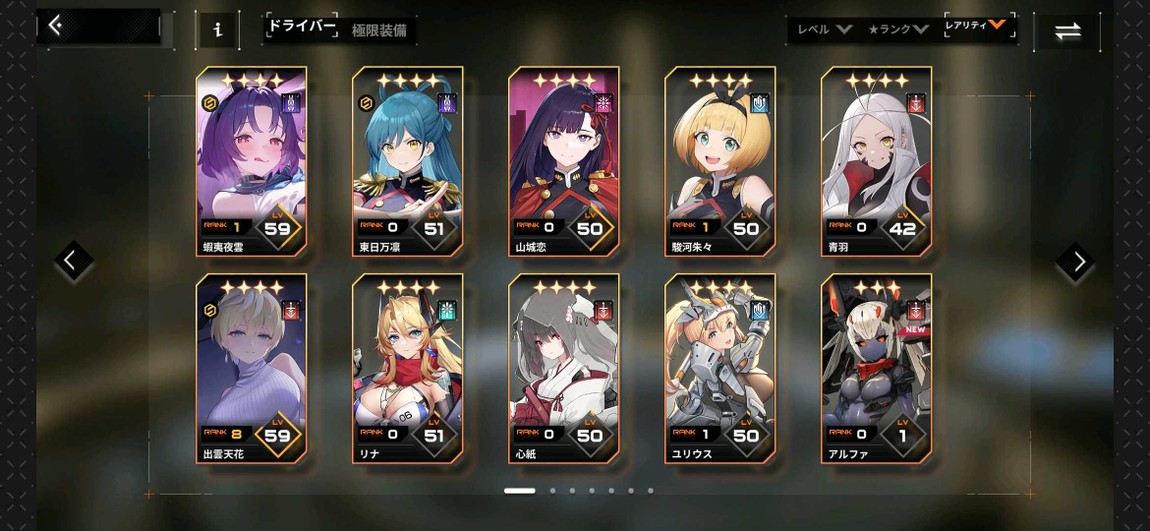Toggle the swap-arrows sort order button
Viewport: 1150px width, 531px height.
(1067, 31)
